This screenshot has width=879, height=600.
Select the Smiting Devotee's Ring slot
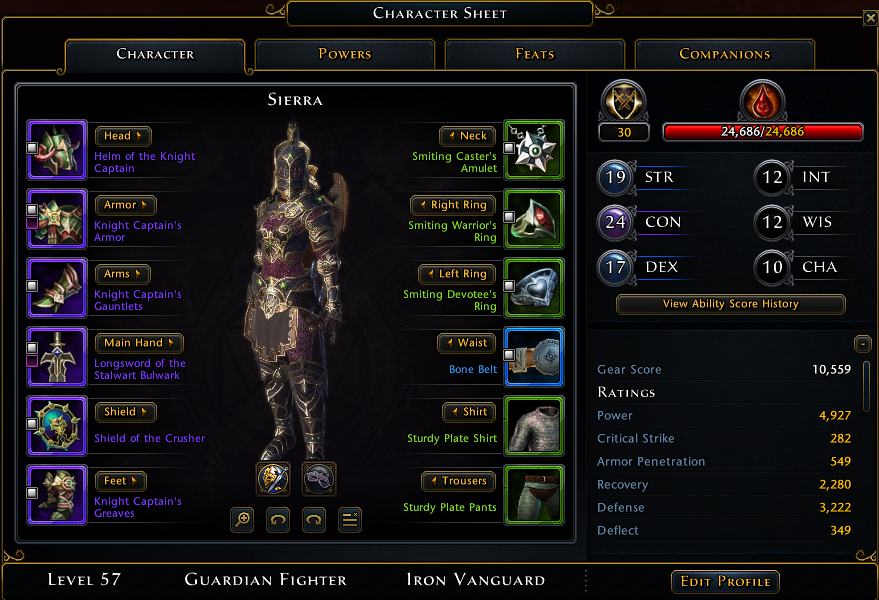[x=534, y=288]
